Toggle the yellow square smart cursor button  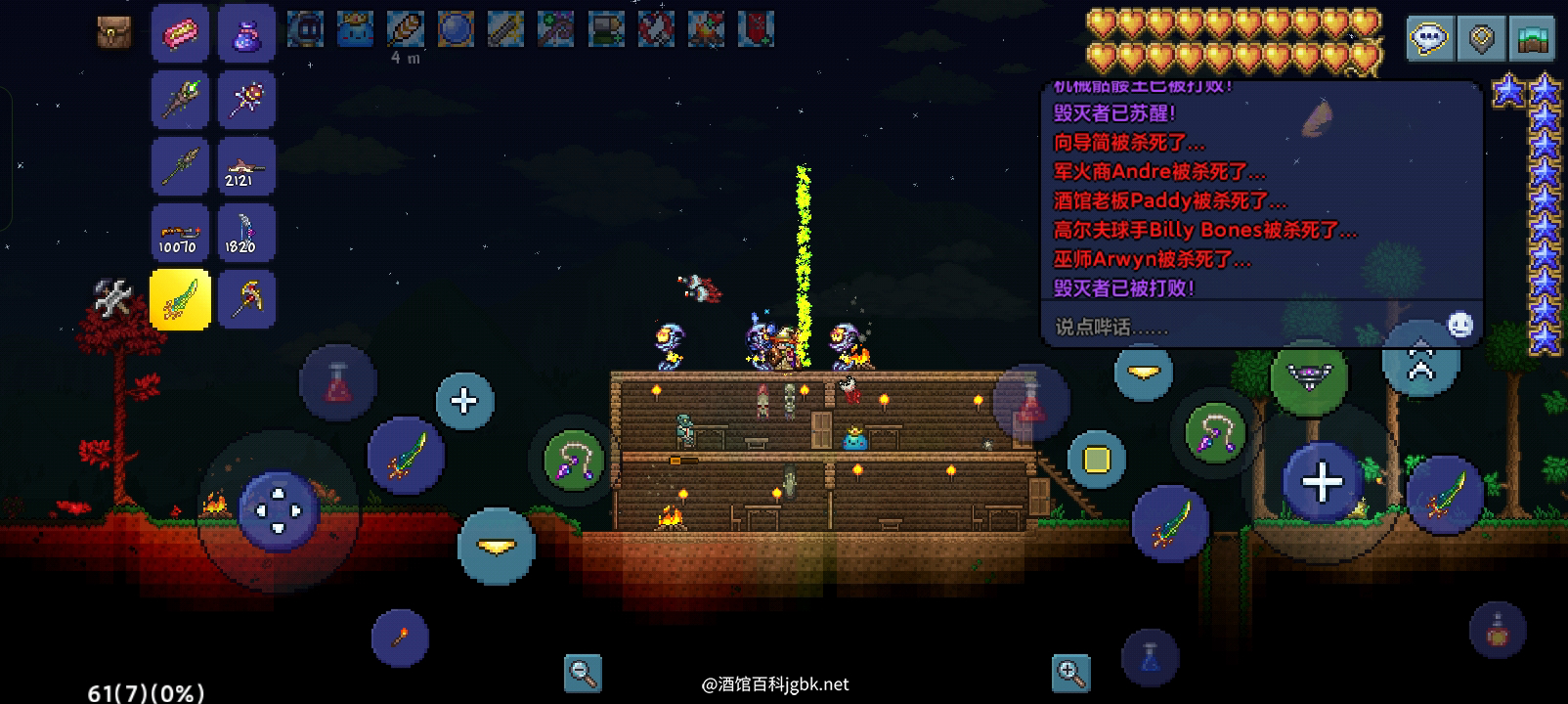1097,459
